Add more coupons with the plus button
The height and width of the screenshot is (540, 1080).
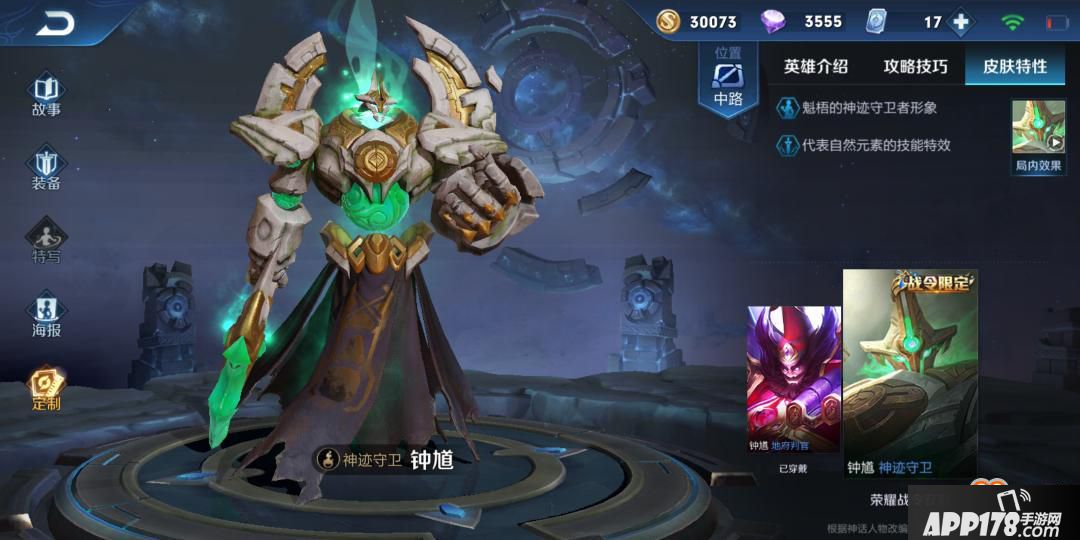click(960, 22)
